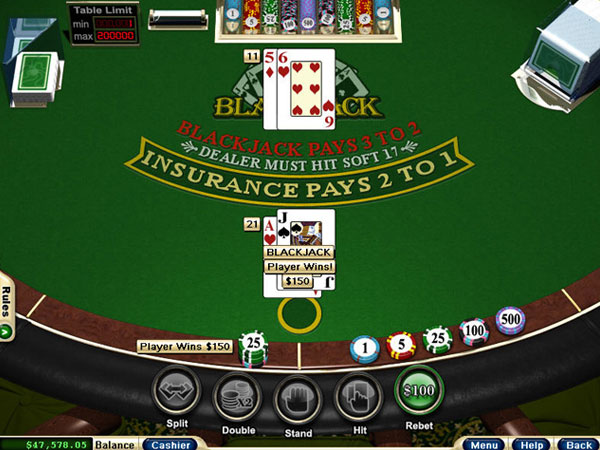Select the green 25 chip in the chip row
600x450 pixels.
tap(436, 339)
